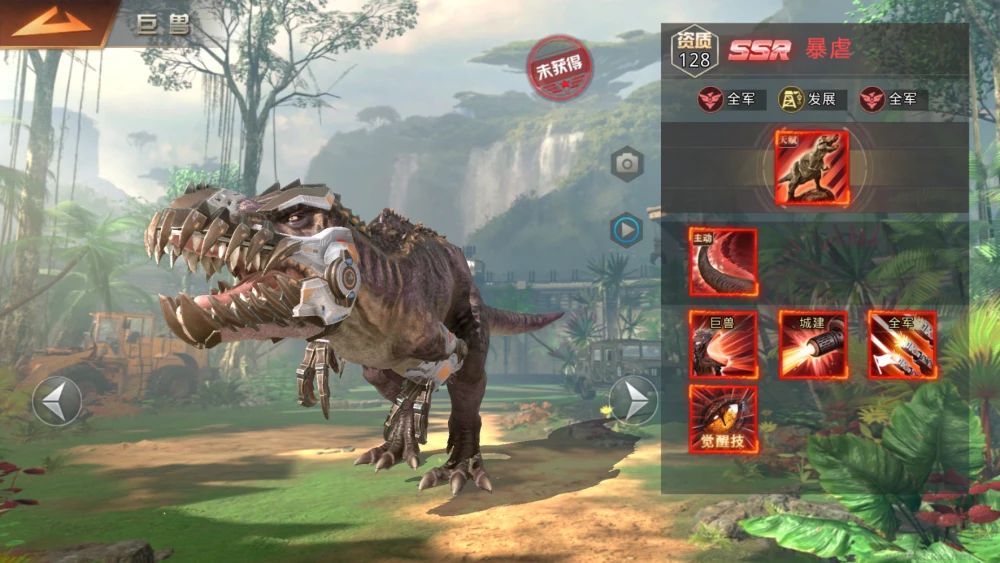The image size is (1000, 563).
Task: Open the camera photo mode
Action: click(627, 163)
